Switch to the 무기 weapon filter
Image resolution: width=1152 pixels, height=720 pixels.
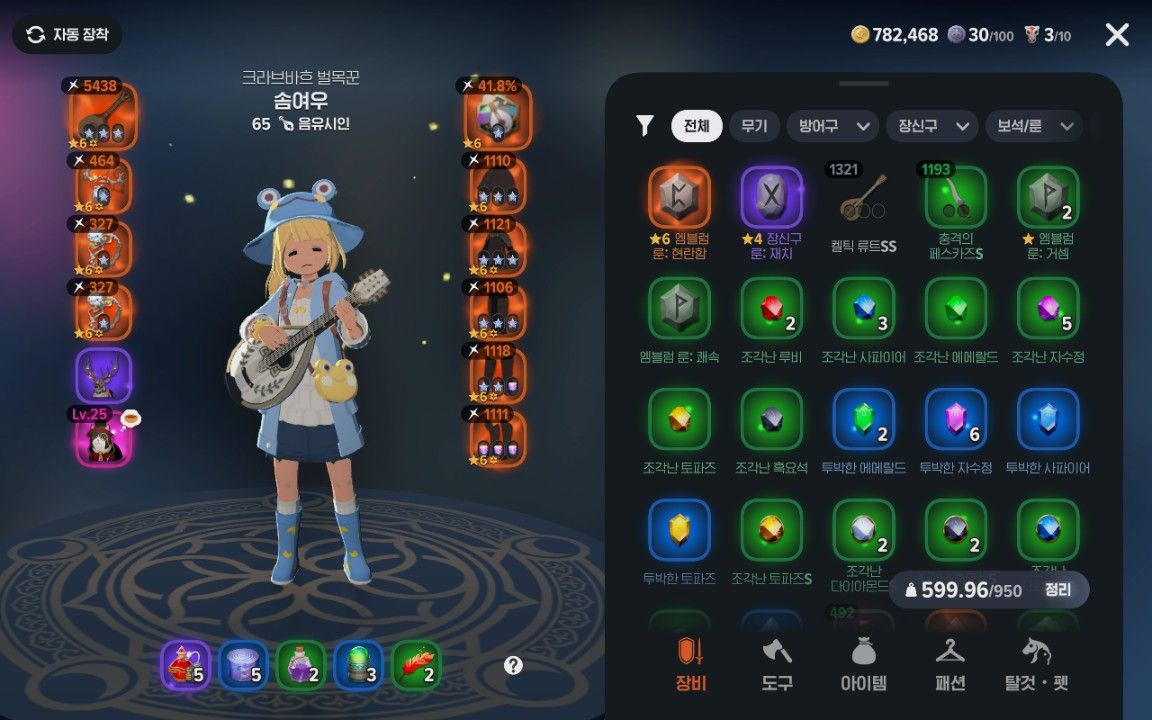pyautogui.click(x=754, y=126)
